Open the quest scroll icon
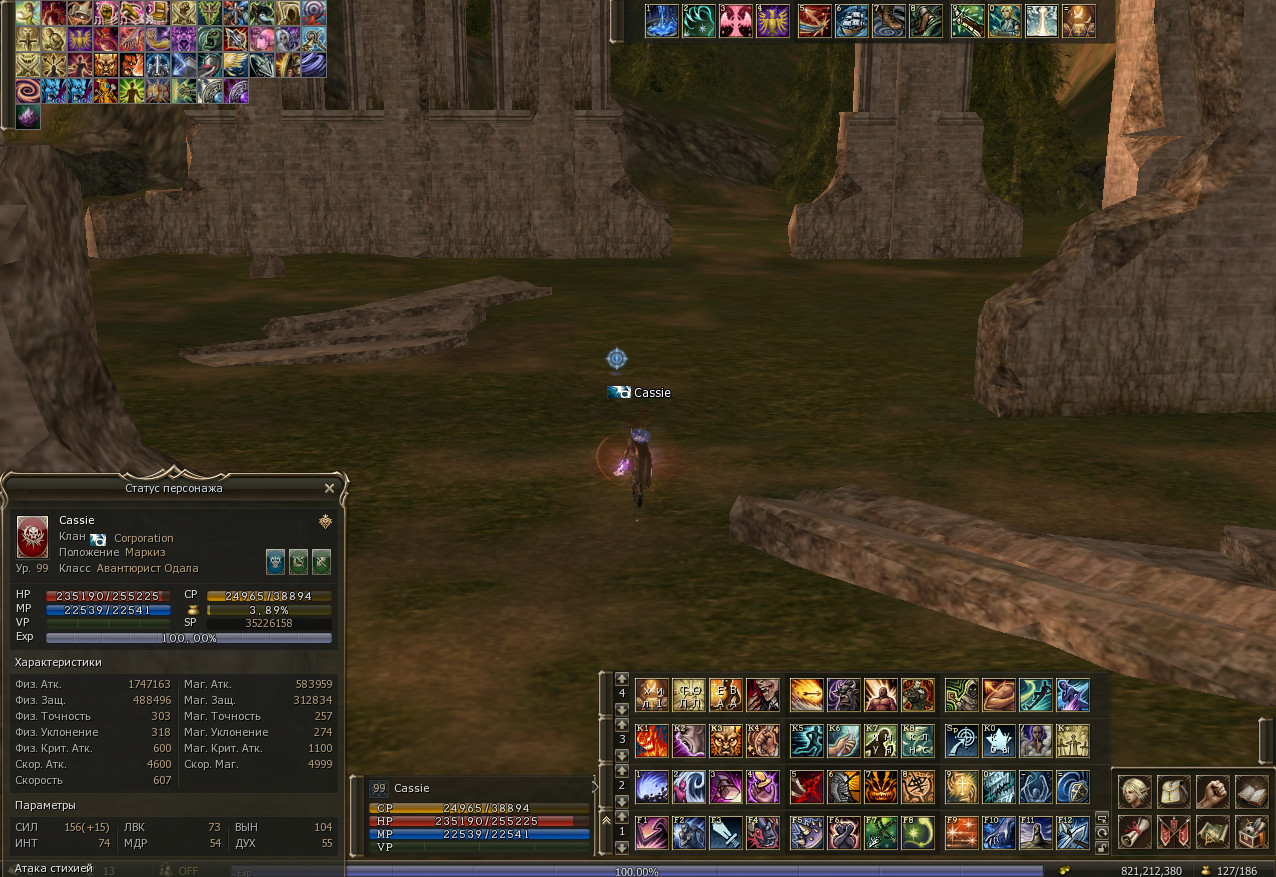 click(1134, 831)
